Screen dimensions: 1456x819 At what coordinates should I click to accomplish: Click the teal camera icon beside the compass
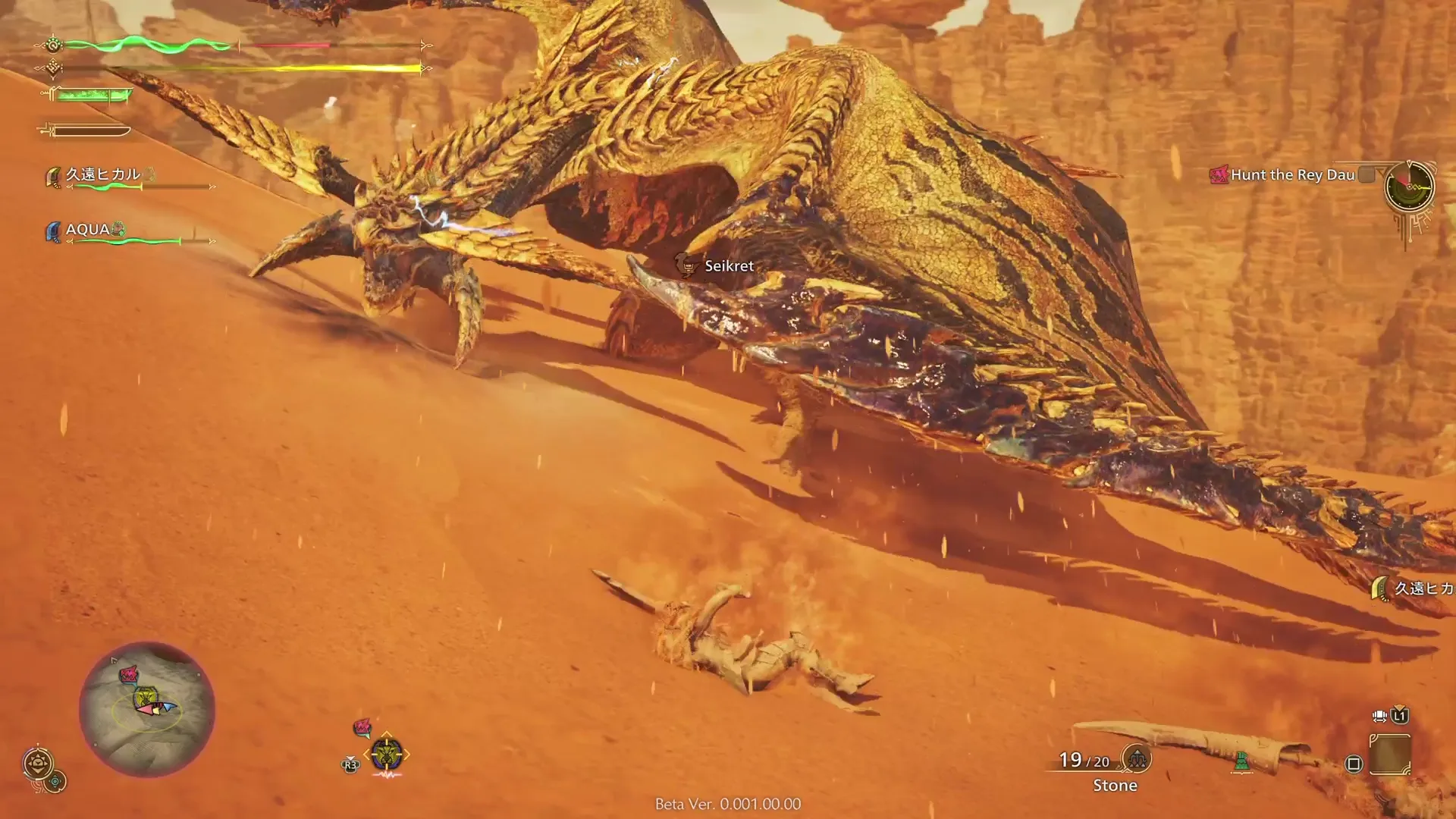point(55,781)
